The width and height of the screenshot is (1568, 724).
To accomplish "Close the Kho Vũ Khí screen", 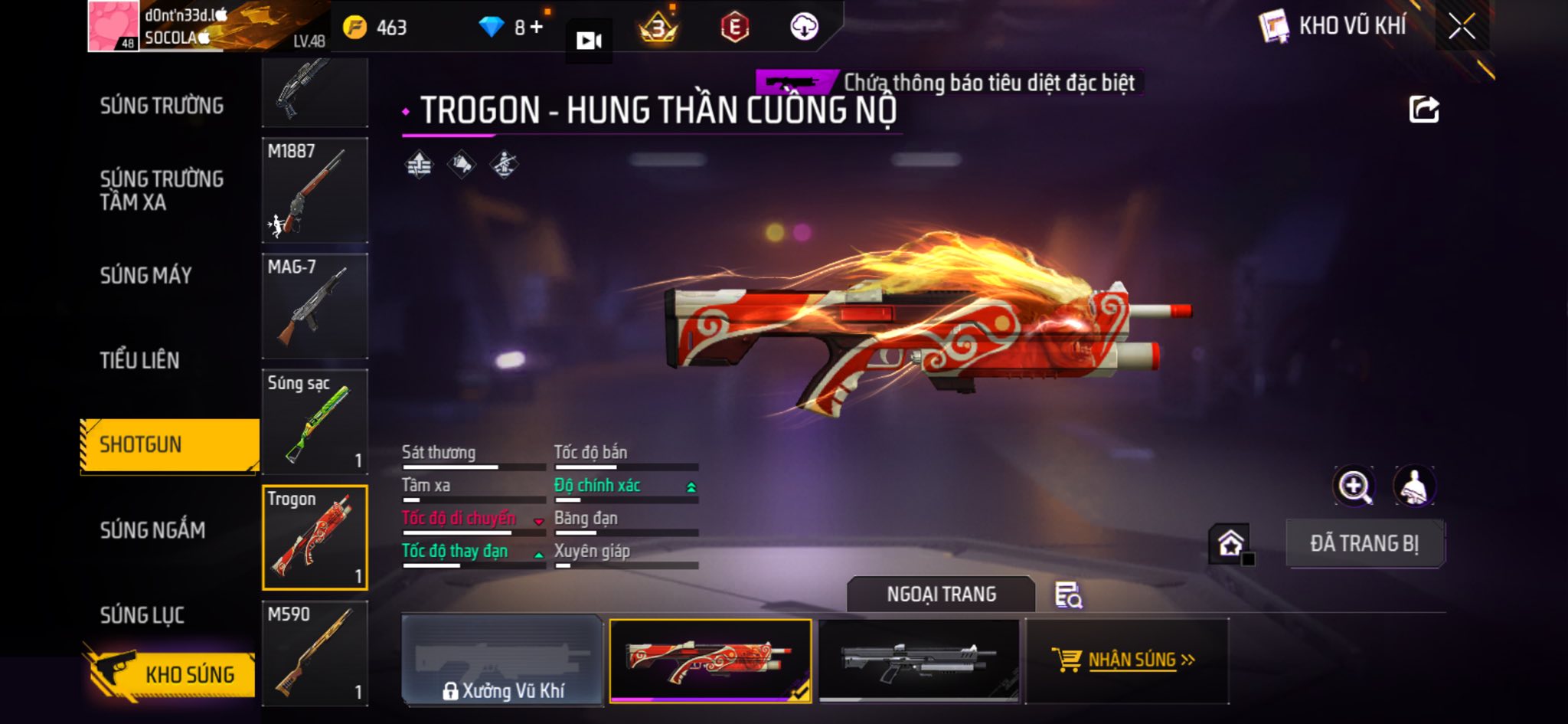I will point(1461,27).
